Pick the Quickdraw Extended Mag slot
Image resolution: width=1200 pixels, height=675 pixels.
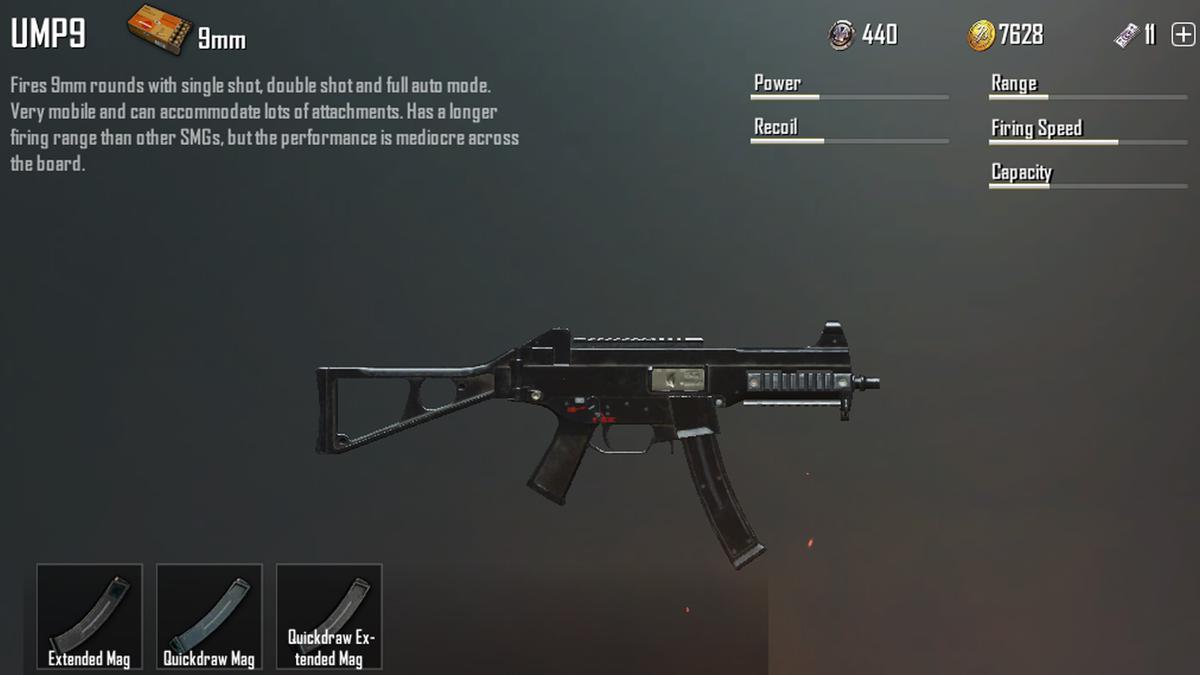point(329,616)
